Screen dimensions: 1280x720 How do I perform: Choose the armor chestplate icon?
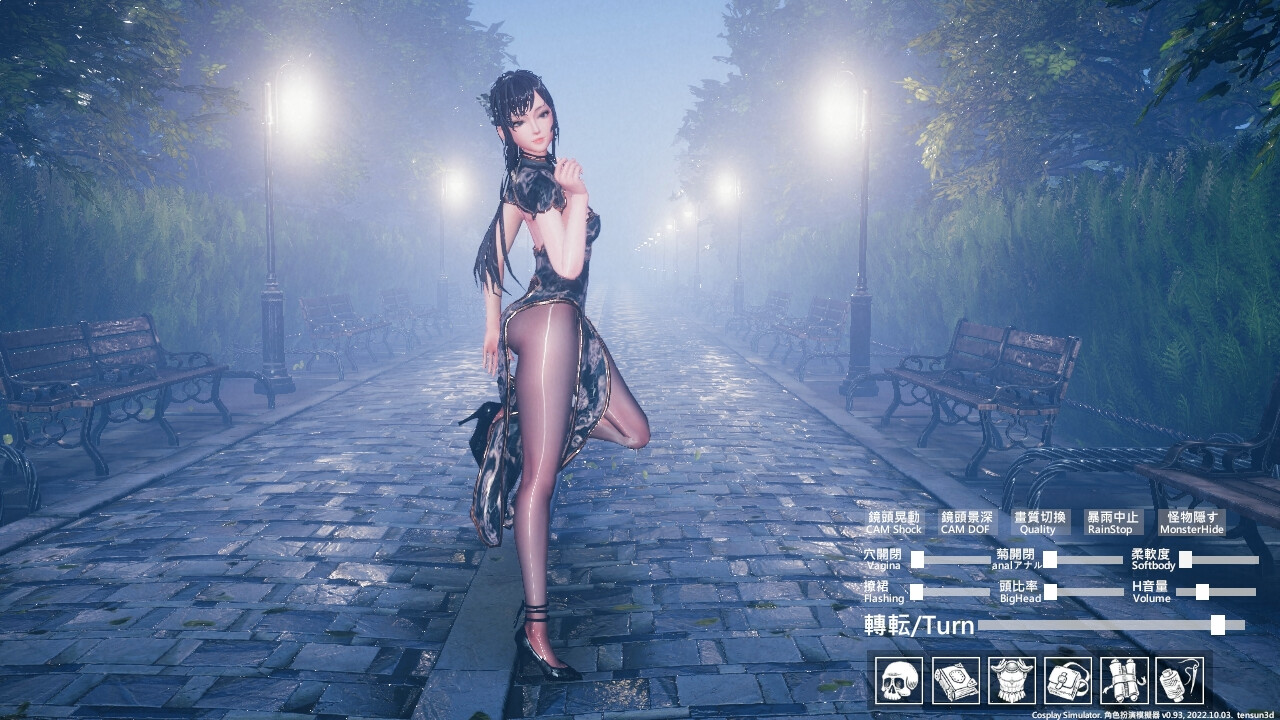click(x=1011, y=681)
